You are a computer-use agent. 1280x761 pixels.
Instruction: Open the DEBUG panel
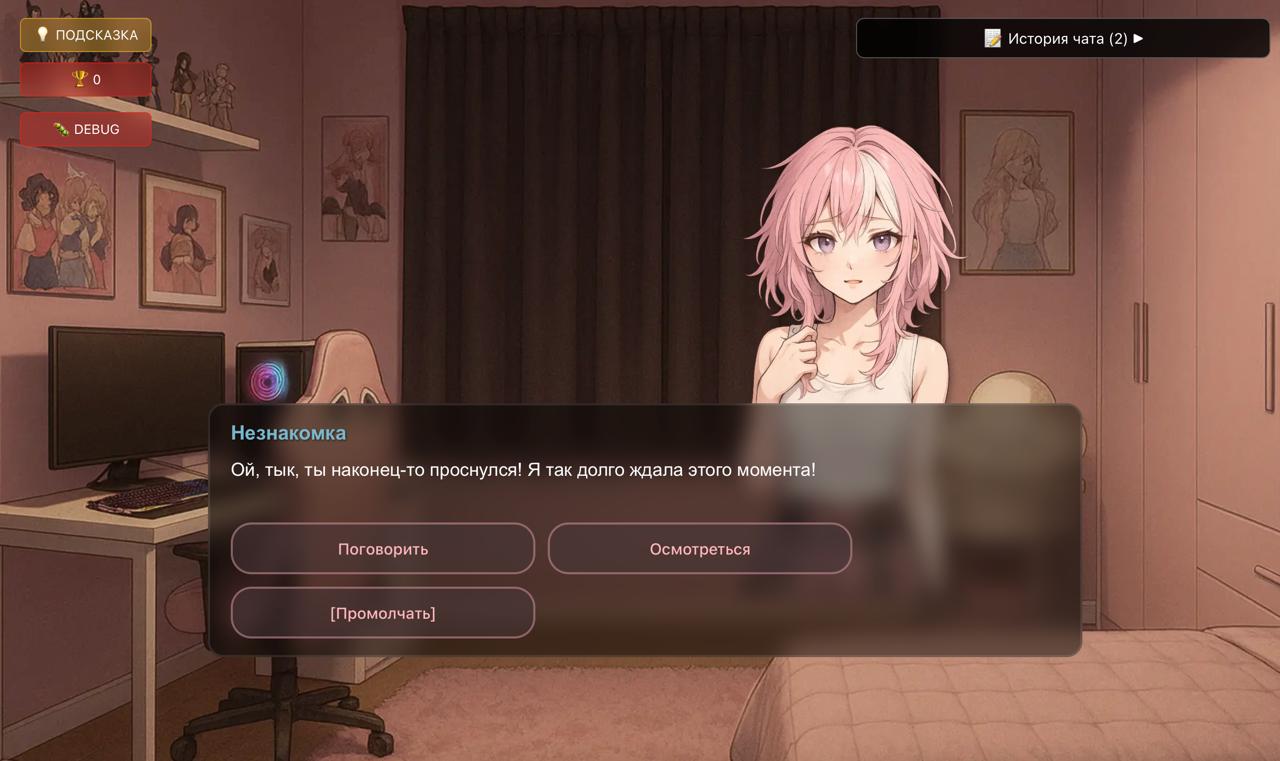[x=86, y=129]
